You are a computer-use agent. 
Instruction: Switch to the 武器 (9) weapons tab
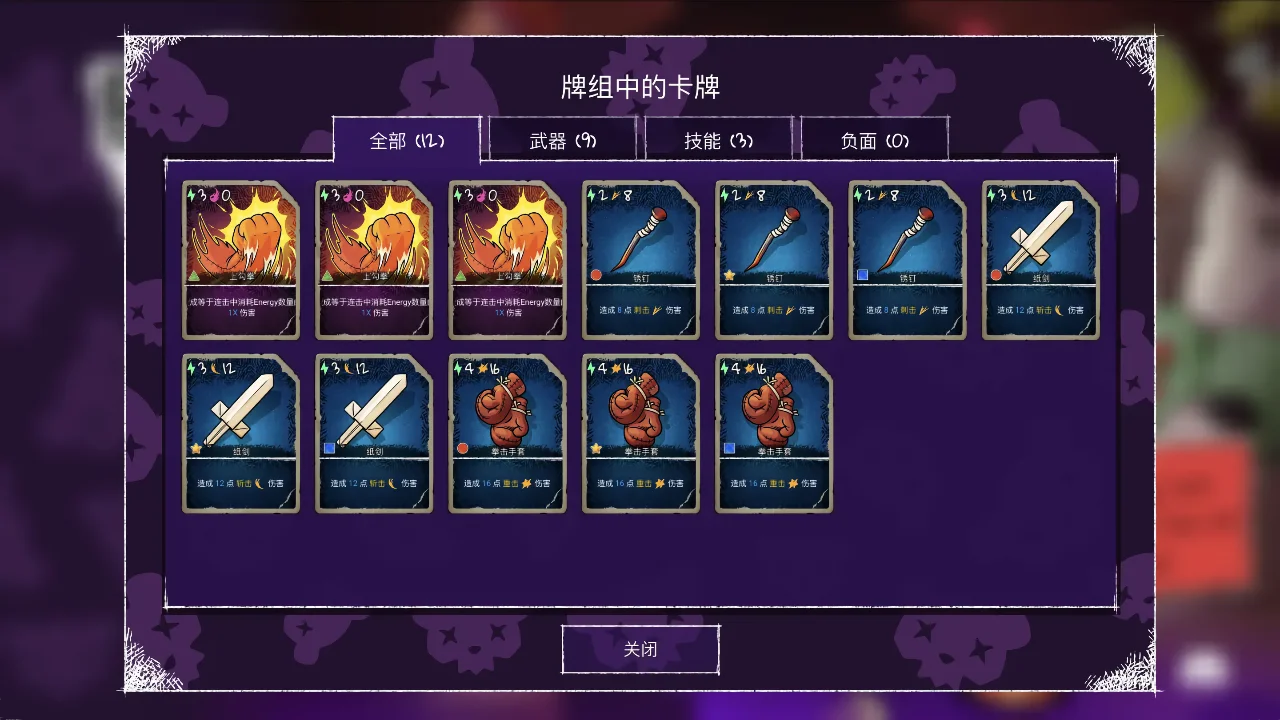pyautogui.click(x=561, y=140)
